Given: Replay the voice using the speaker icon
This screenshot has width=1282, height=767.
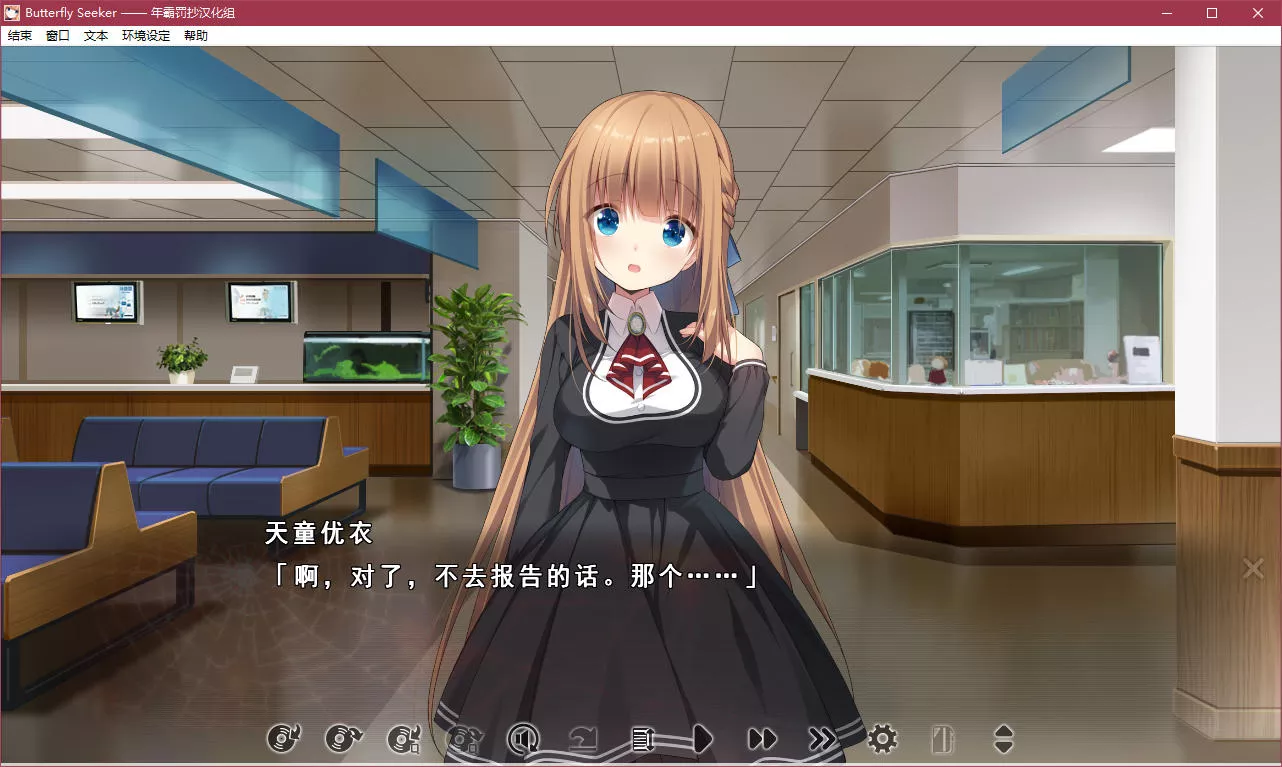Looking at the screenshot, I should 523,740.
